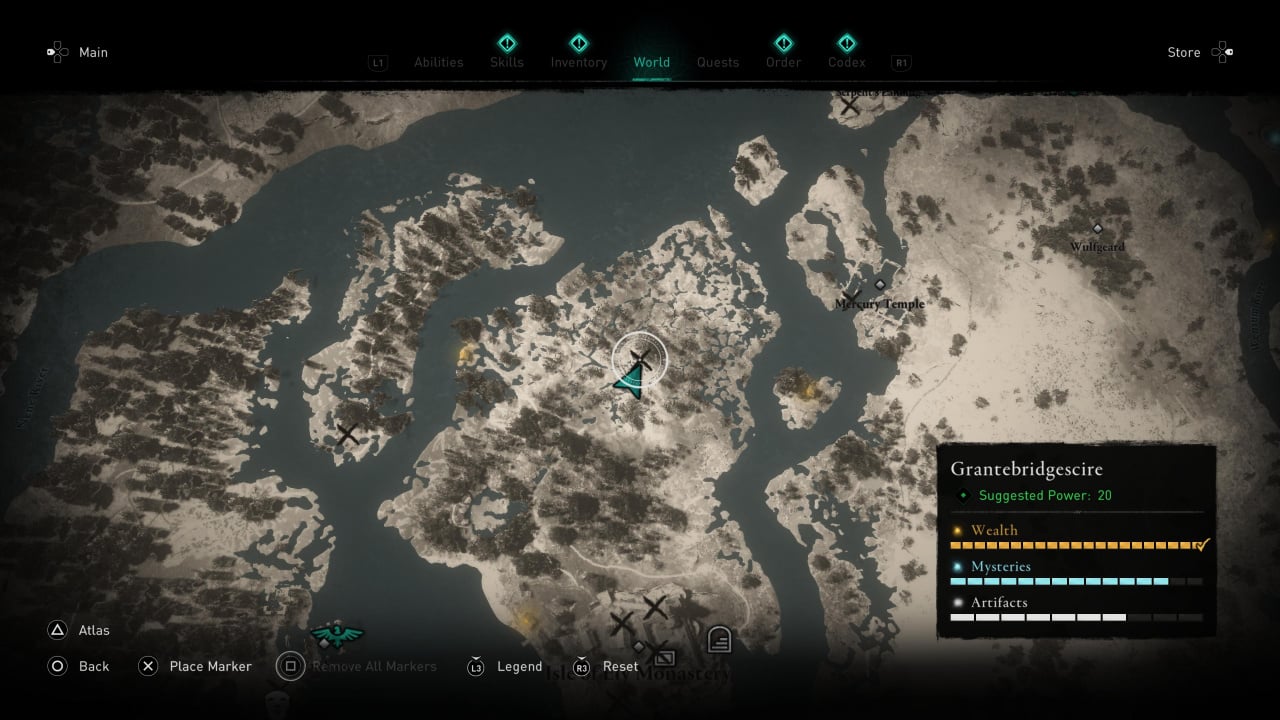Select the Mercury Temple map marker
Screen dimensions: 1280x720
click(880, 285)
